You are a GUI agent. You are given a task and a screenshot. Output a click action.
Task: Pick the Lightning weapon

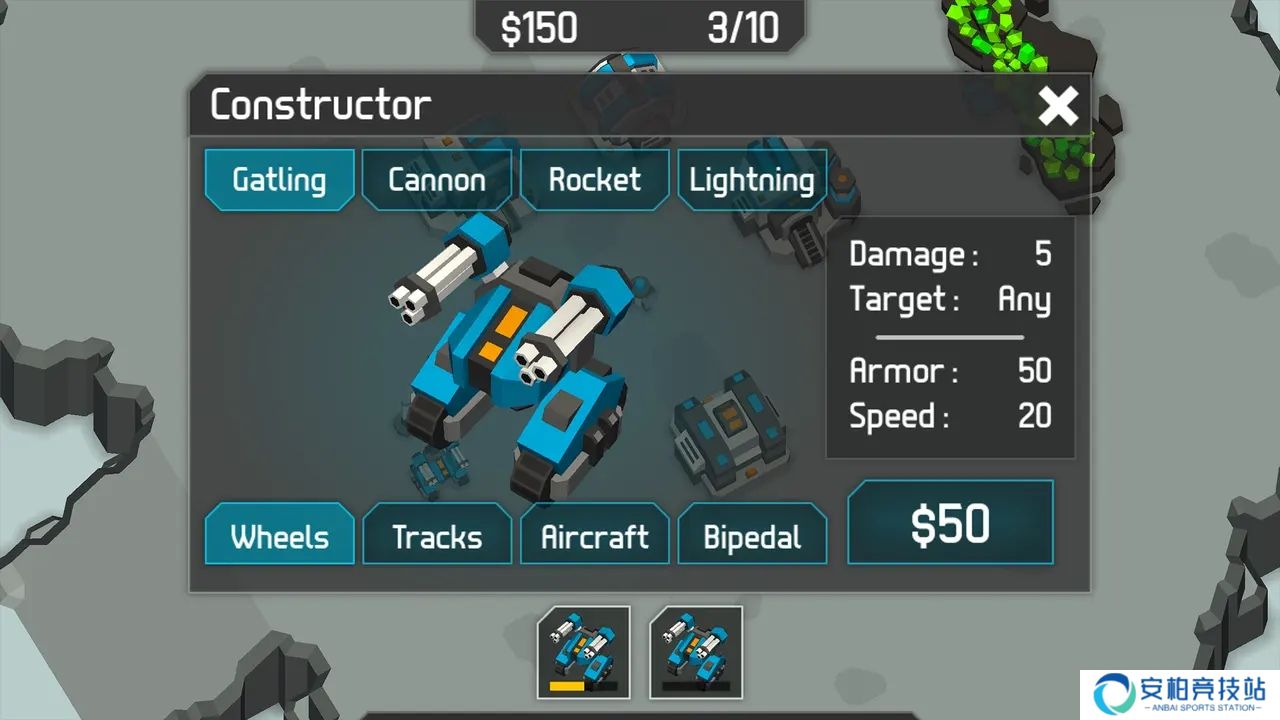752,180
